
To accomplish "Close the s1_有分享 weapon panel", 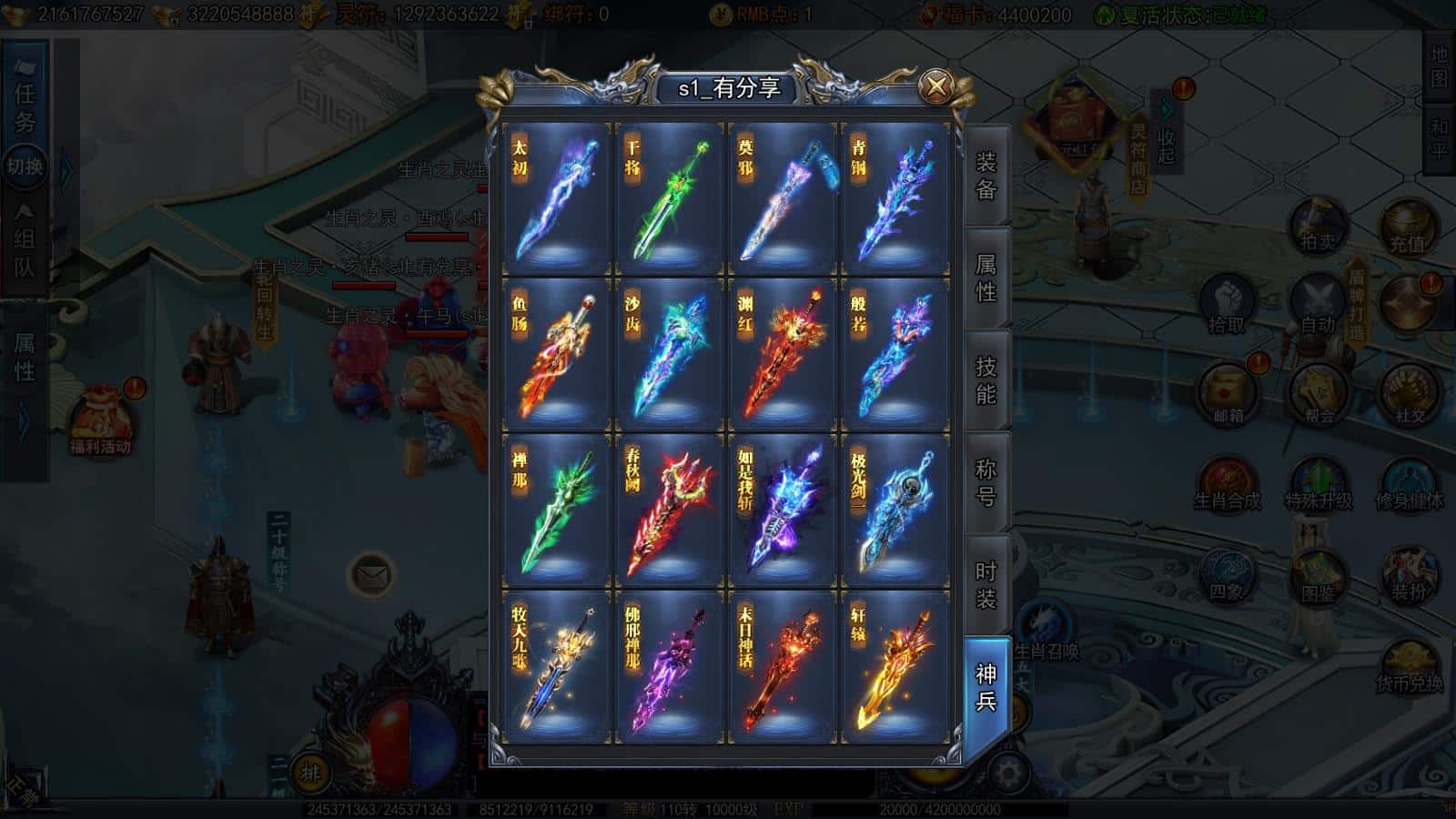I will 935,86.
